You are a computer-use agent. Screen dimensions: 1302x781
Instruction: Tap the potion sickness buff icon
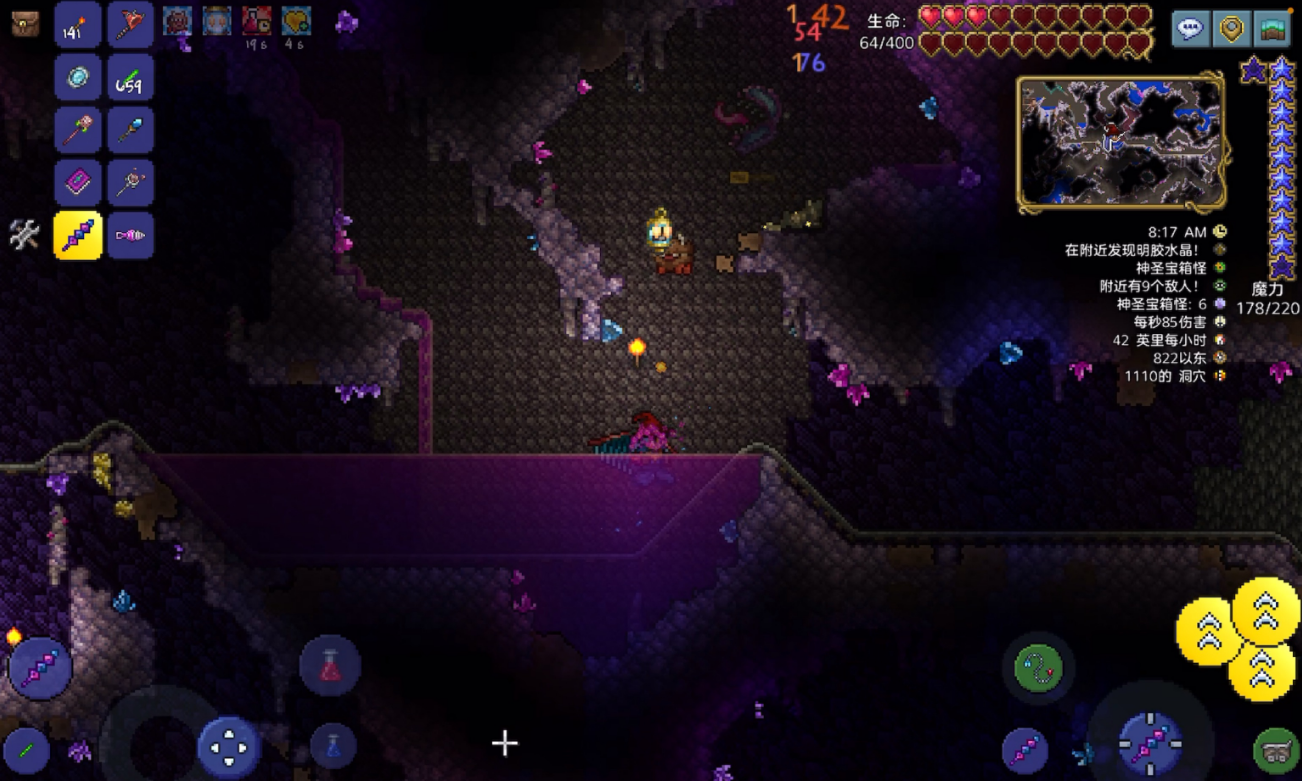[256, 21]
